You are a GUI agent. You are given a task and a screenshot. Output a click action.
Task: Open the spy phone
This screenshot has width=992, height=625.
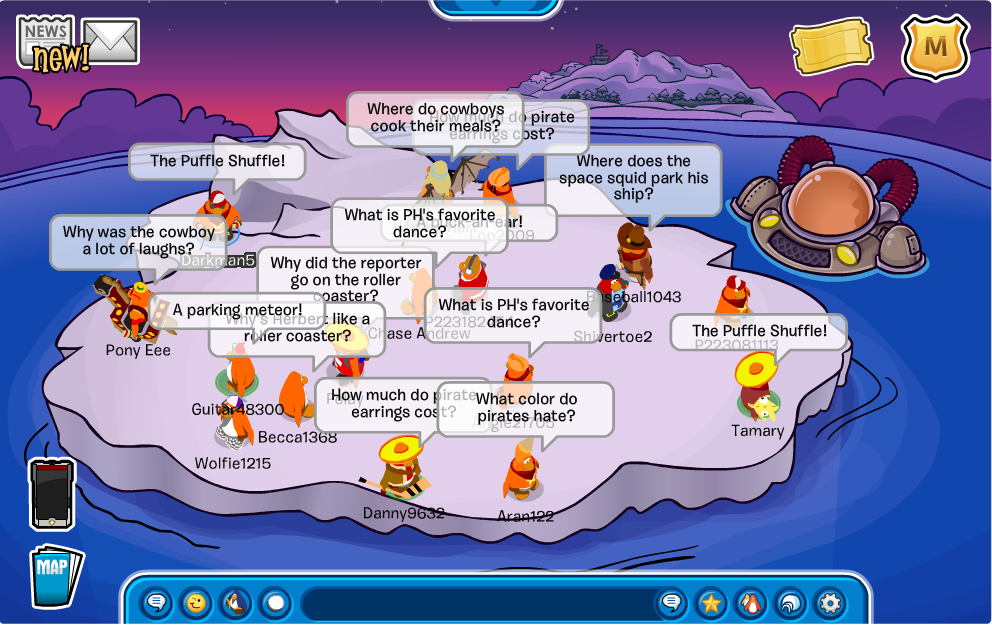tap(51, 493)
